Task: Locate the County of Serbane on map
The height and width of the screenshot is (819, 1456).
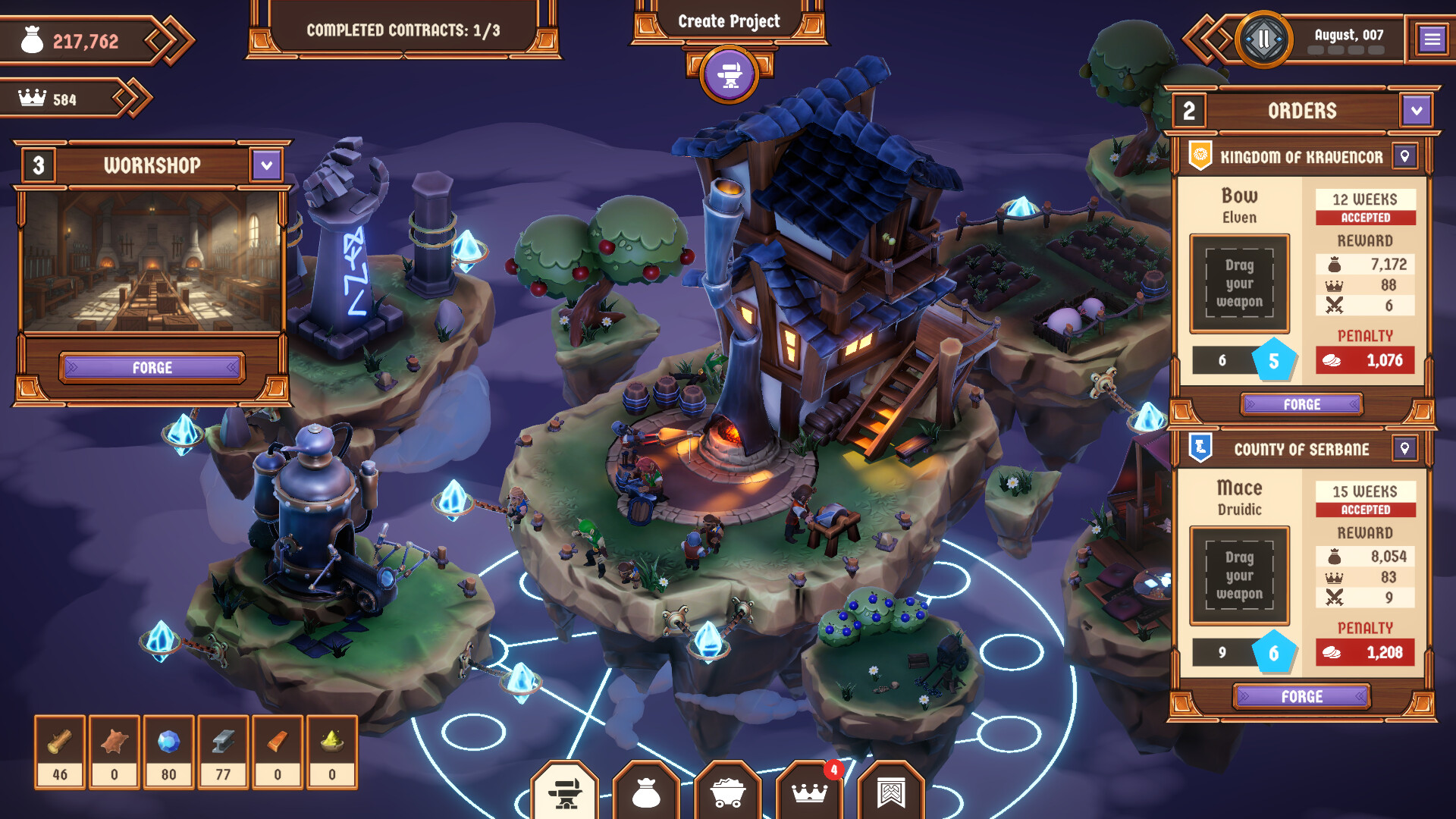Action: pyautogui.click(x=1404, y=449)
